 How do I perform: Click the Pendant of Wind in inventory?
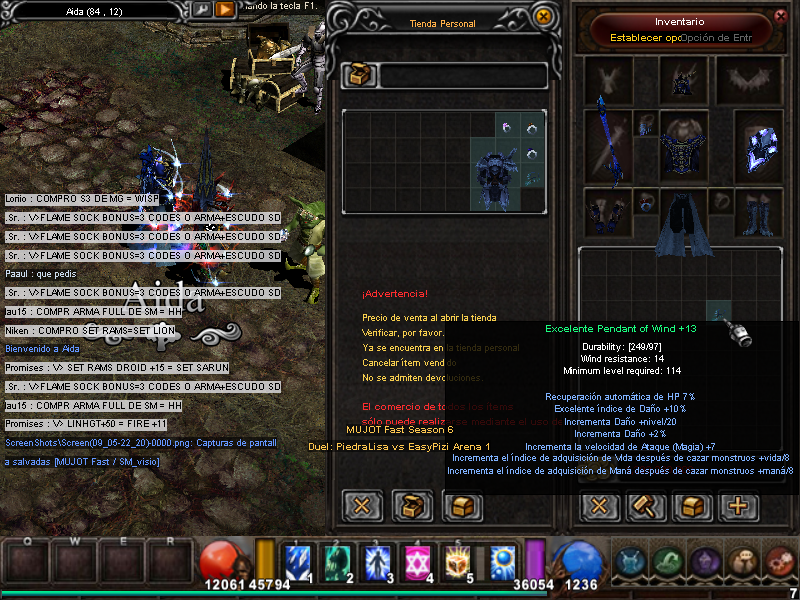pos(719,311)
